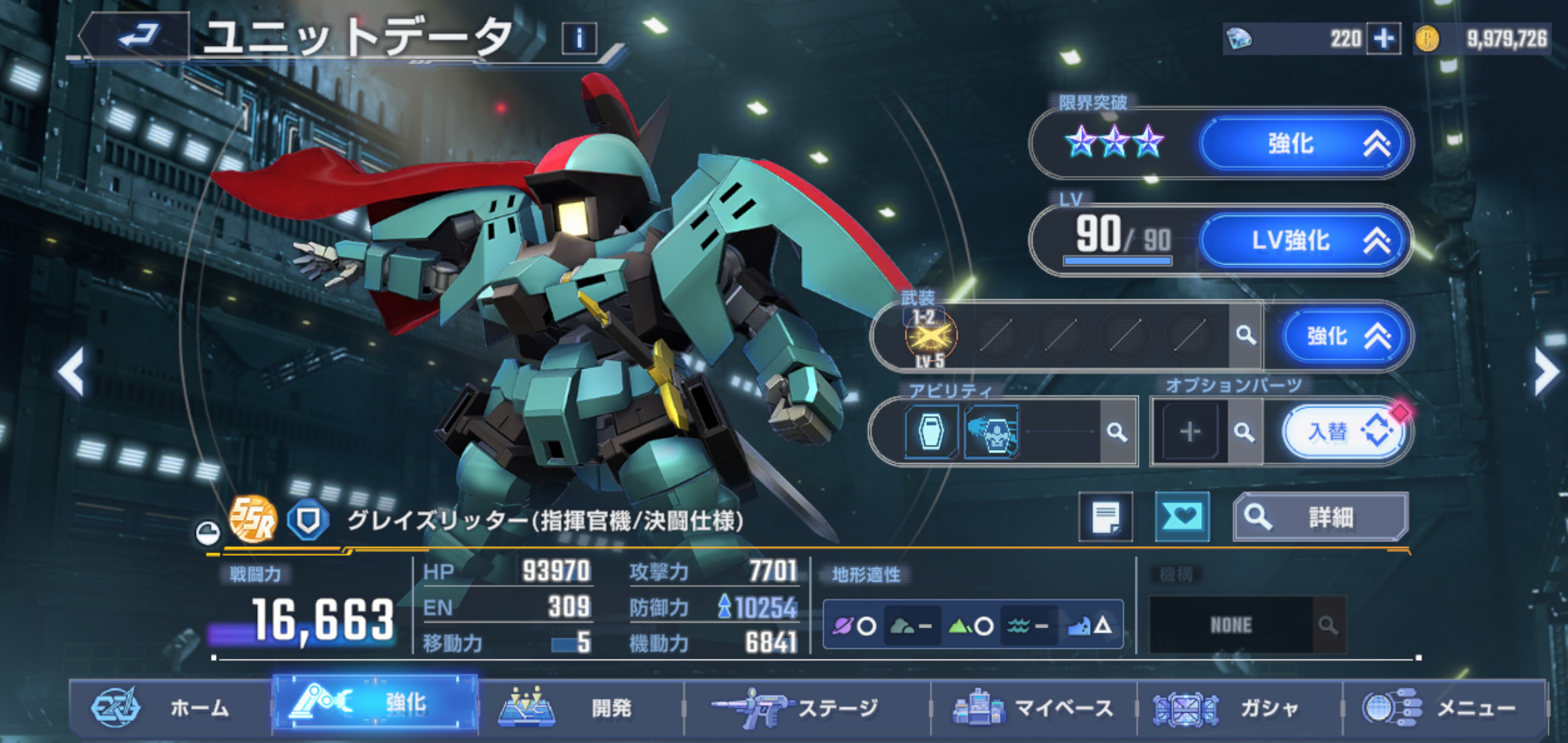1568x743 pixels.
Task: Show the previous unit with left arrow
Action: 72,371
